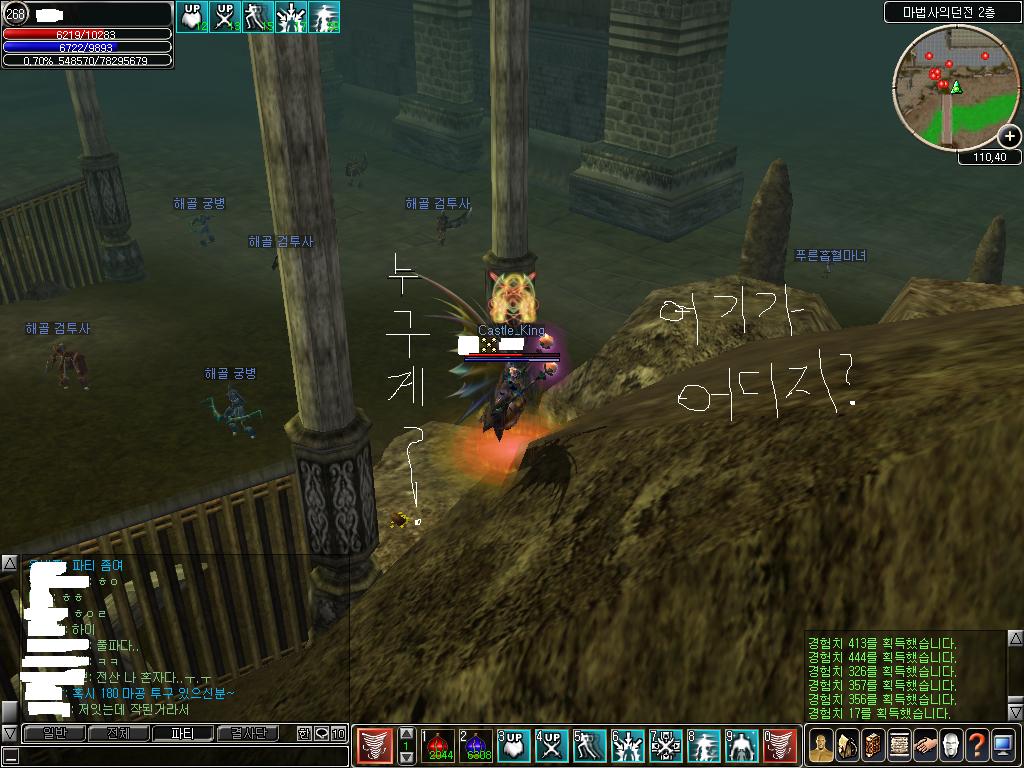The image size is (1024, 768).
Task: Open the question mark help menu
Action: pyautogui.click(x=977, y=745)
